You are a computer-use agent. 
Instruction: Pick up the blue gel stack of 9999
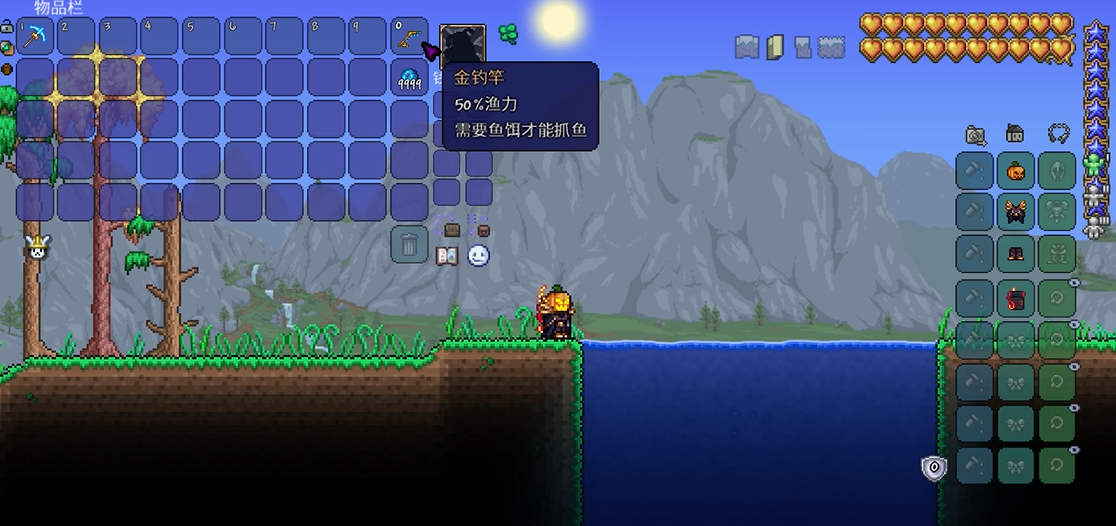409,78
